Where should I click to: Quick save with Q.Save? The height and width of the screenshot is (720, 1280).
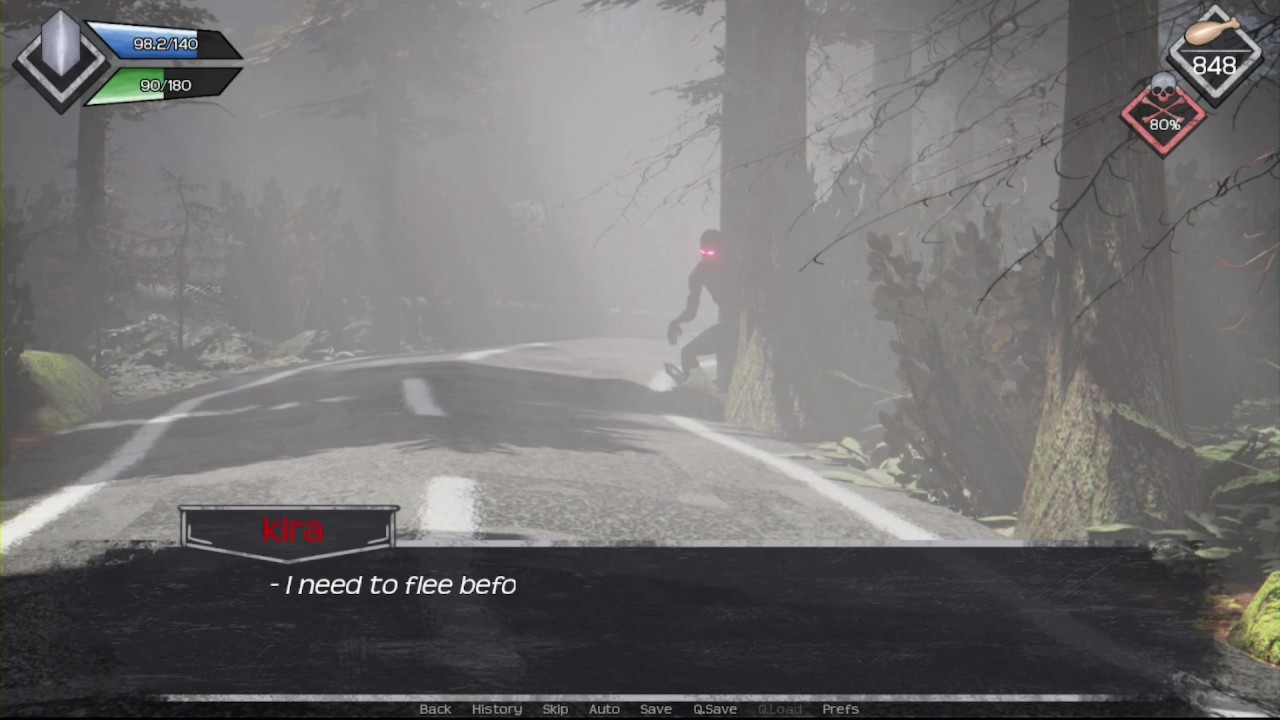[715, 709]
